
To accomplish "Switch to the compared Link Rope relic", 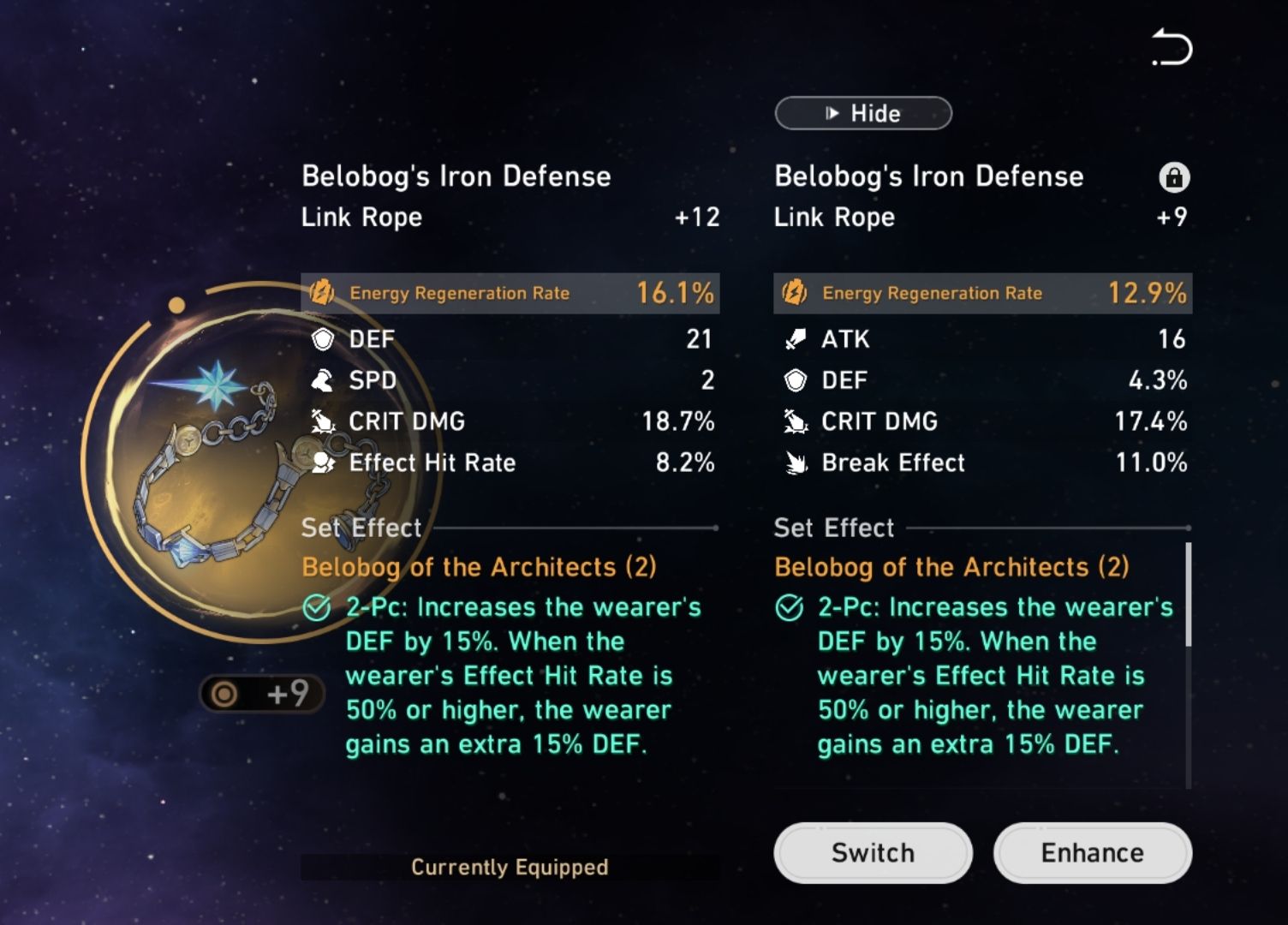I will tap(873, 852).
